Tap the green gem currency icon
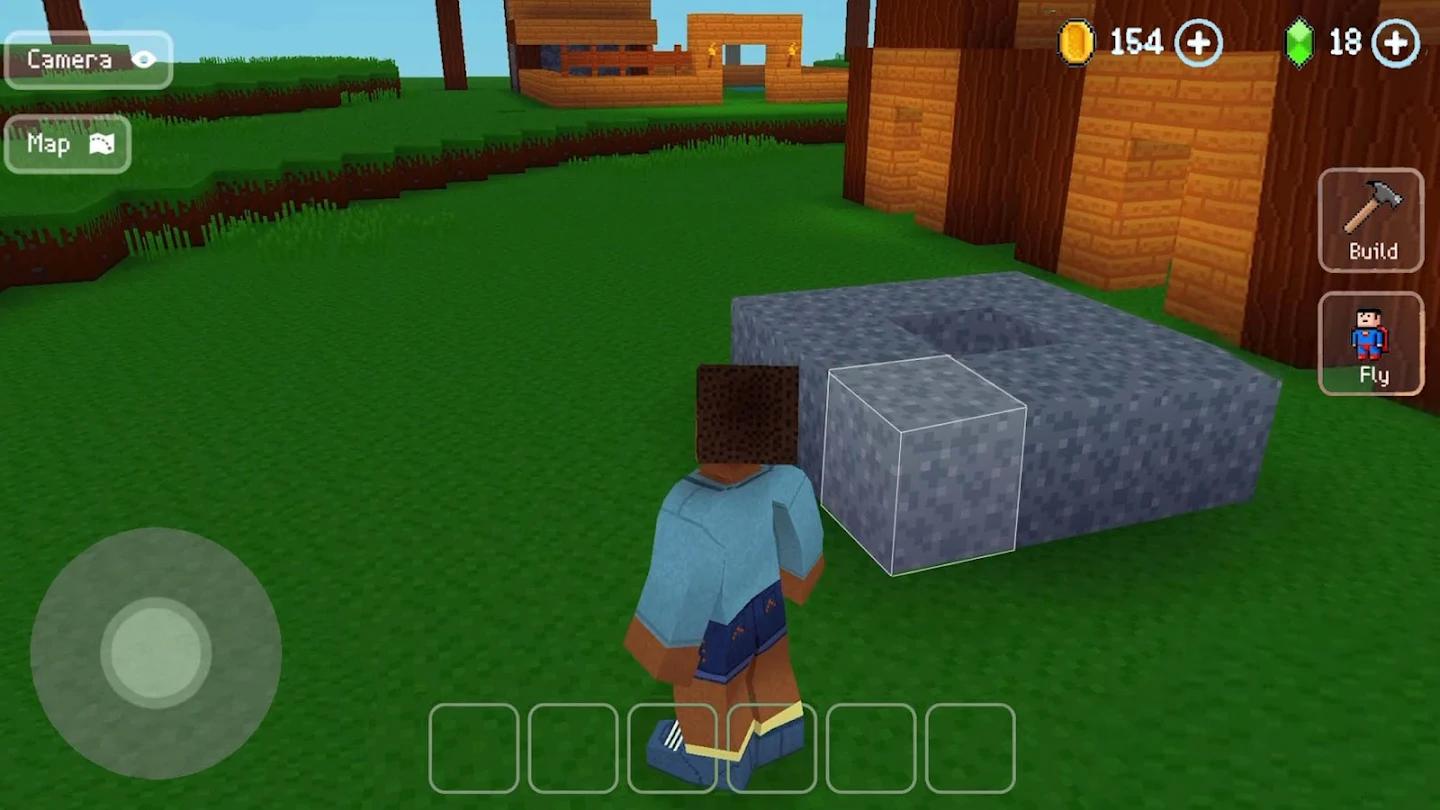 1300,42
